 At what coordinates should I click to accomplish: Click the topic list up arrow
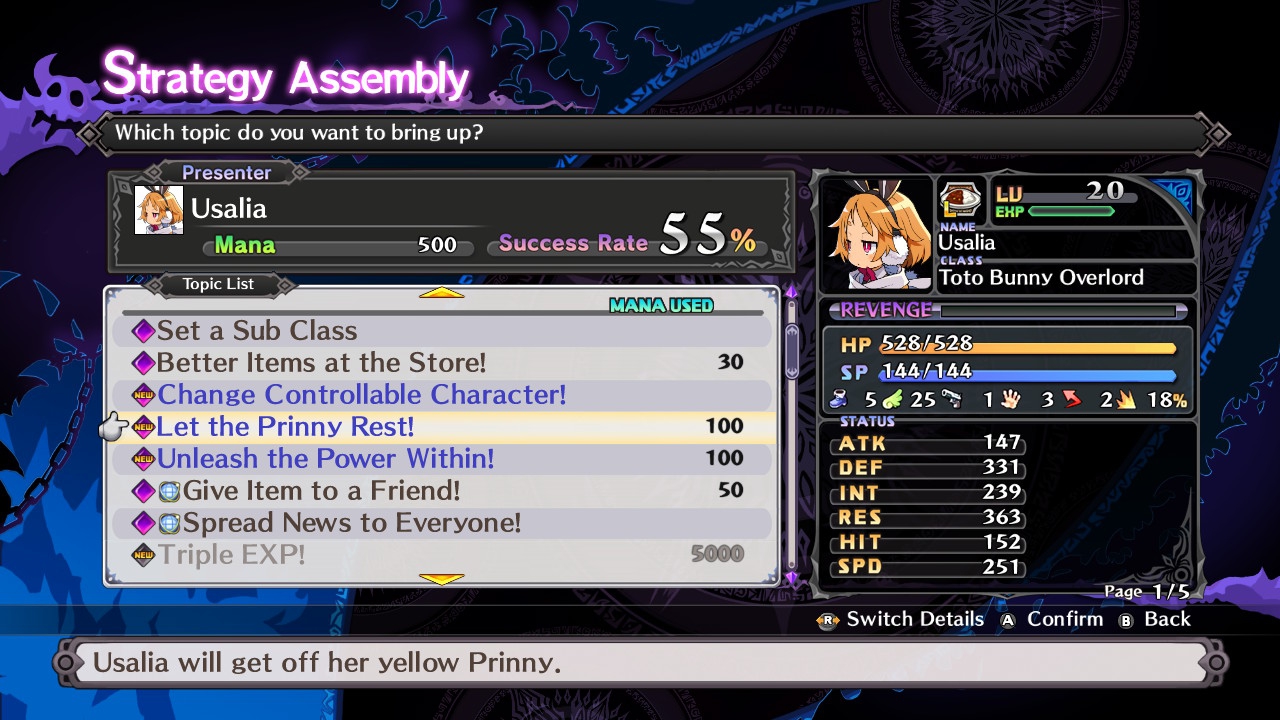pyautogui.click(x=441, y=293)
